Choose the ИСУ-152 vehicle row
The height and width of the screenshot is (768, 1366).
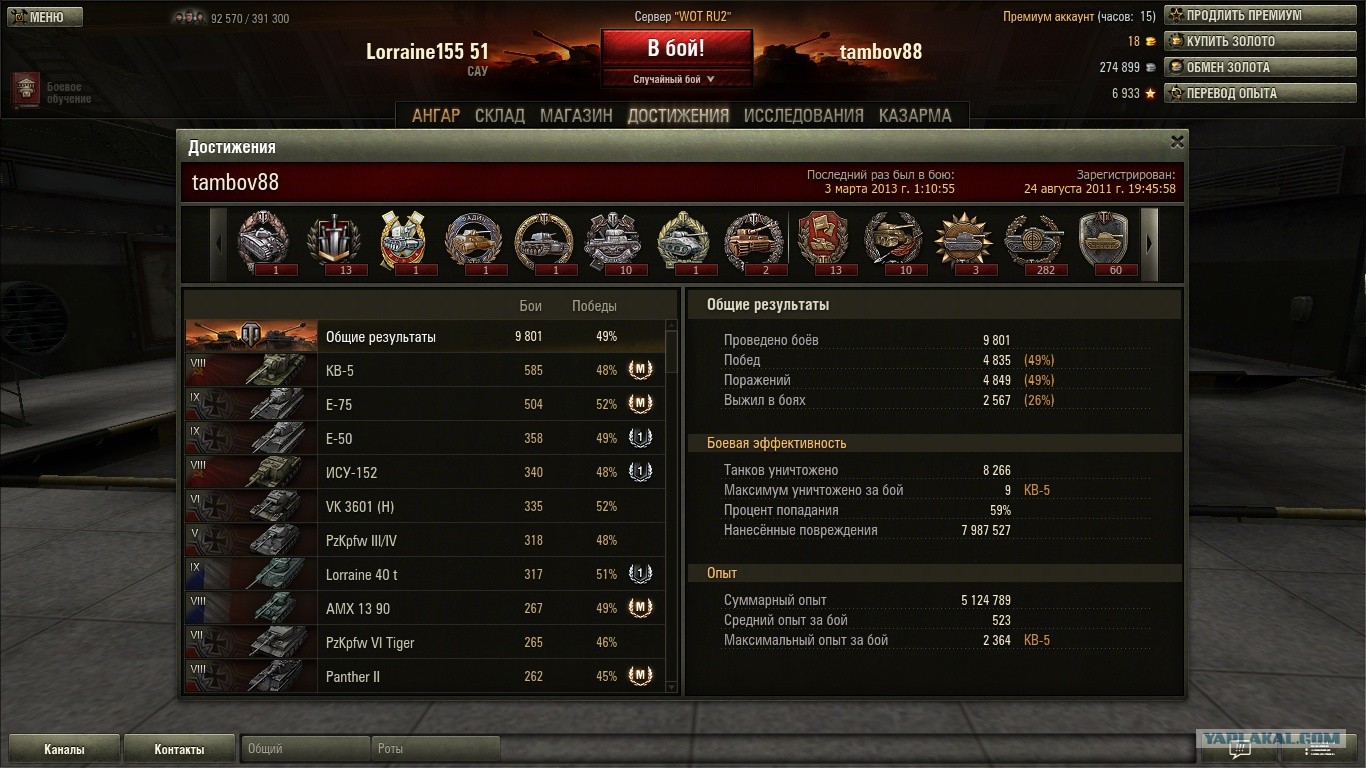[x=424, y=473]
